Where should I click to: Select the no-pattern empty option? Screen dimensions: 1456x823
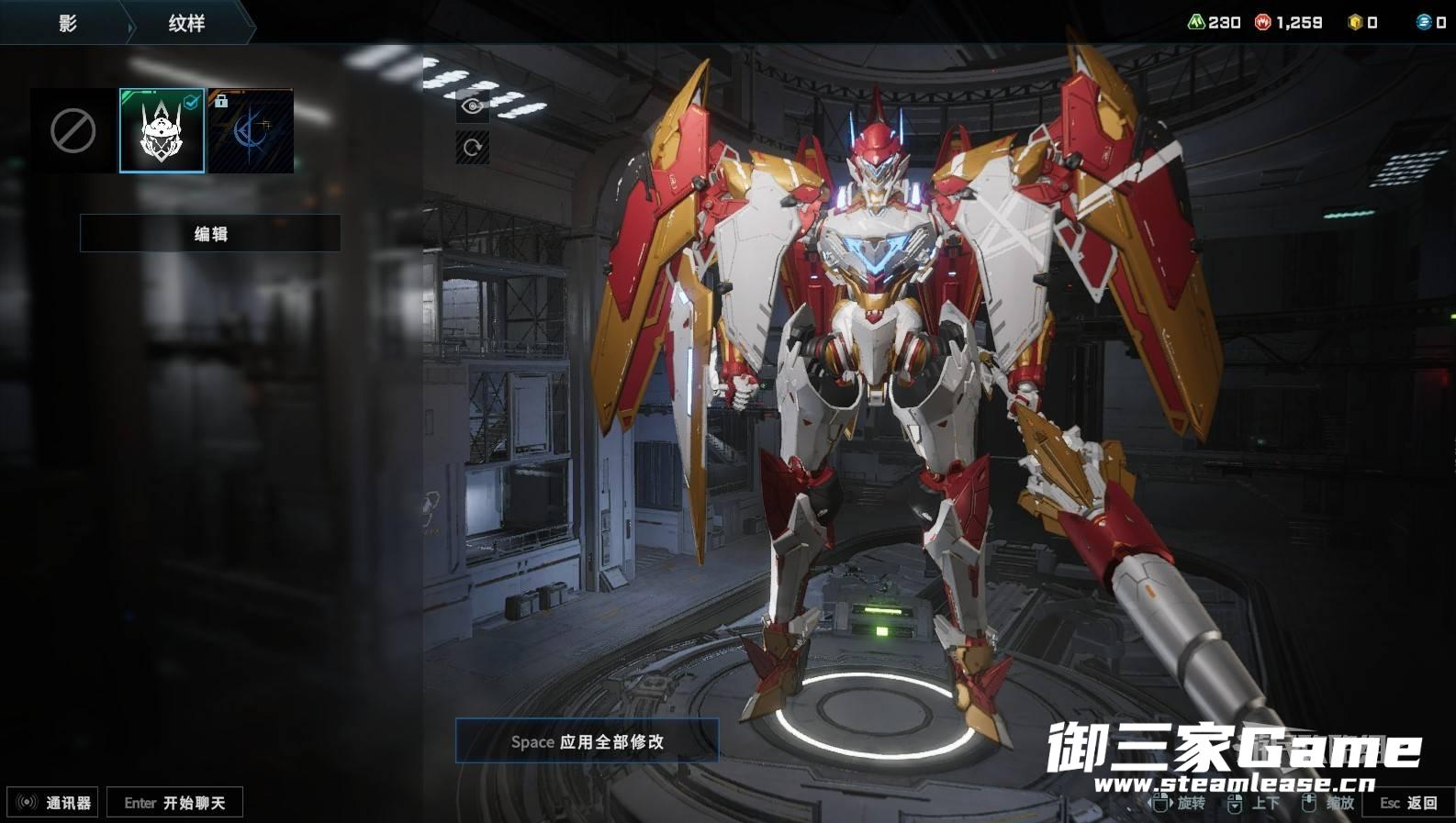pos(73,131)
